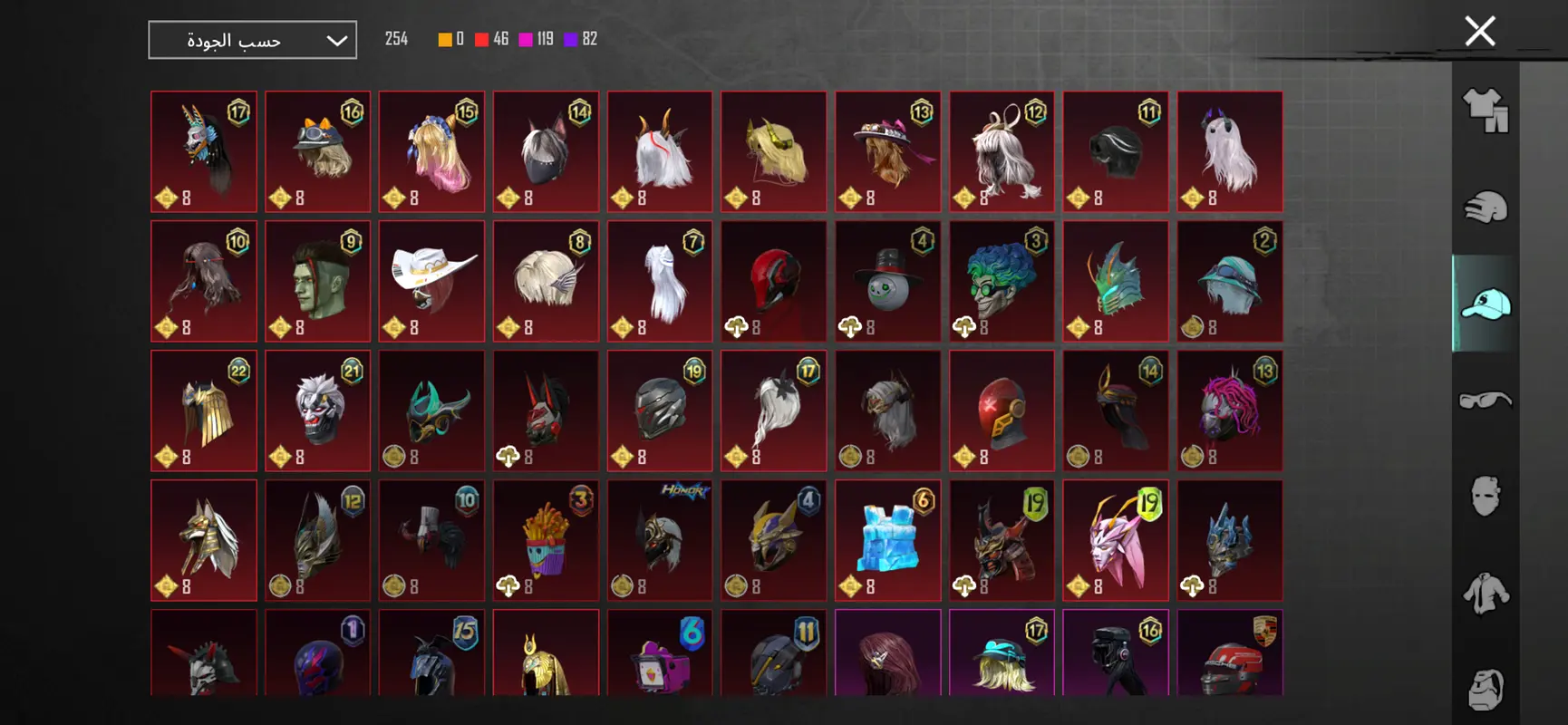Select the golden Anubis jackal mask
Image resolution: width=1568 pixels, height=725 pixels.
tap(204, 540)
